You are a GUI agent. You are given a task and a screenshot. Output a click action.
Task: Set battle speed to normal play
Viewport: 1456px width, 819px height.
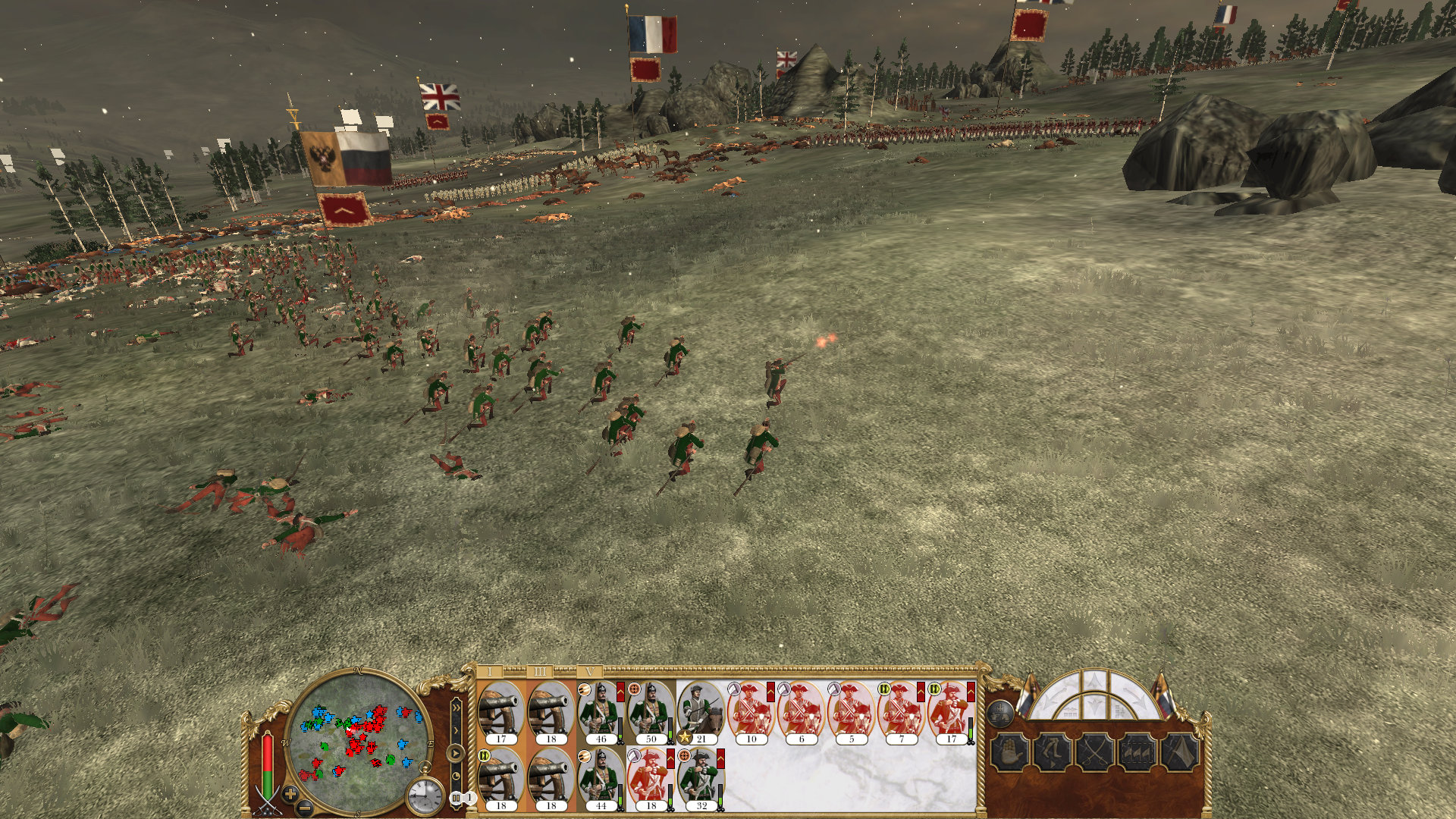pos(455,753)
